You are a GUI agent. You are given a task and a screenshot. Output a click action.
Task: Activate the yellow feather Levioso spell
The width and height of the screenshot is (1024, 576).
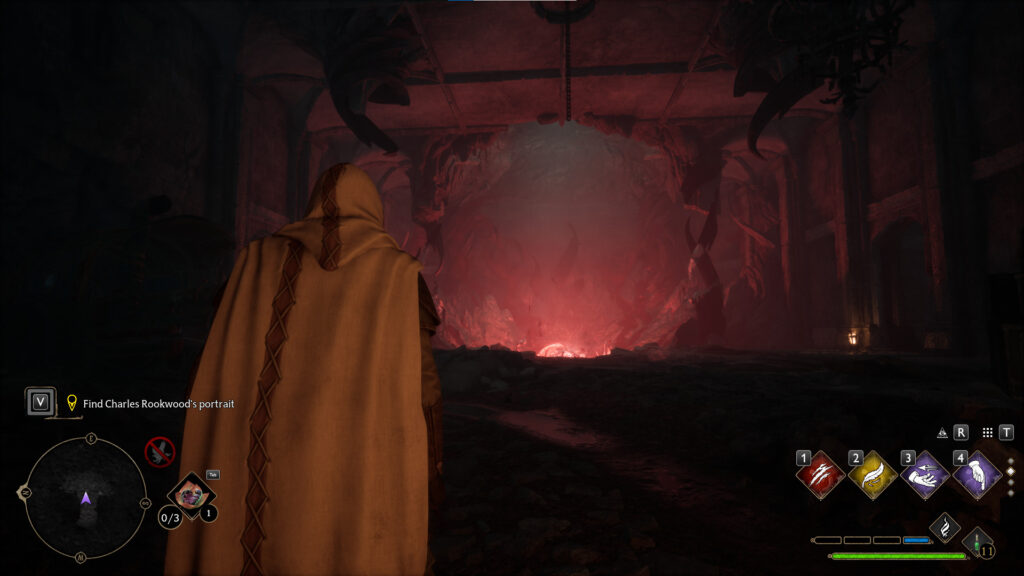[872, 475]
